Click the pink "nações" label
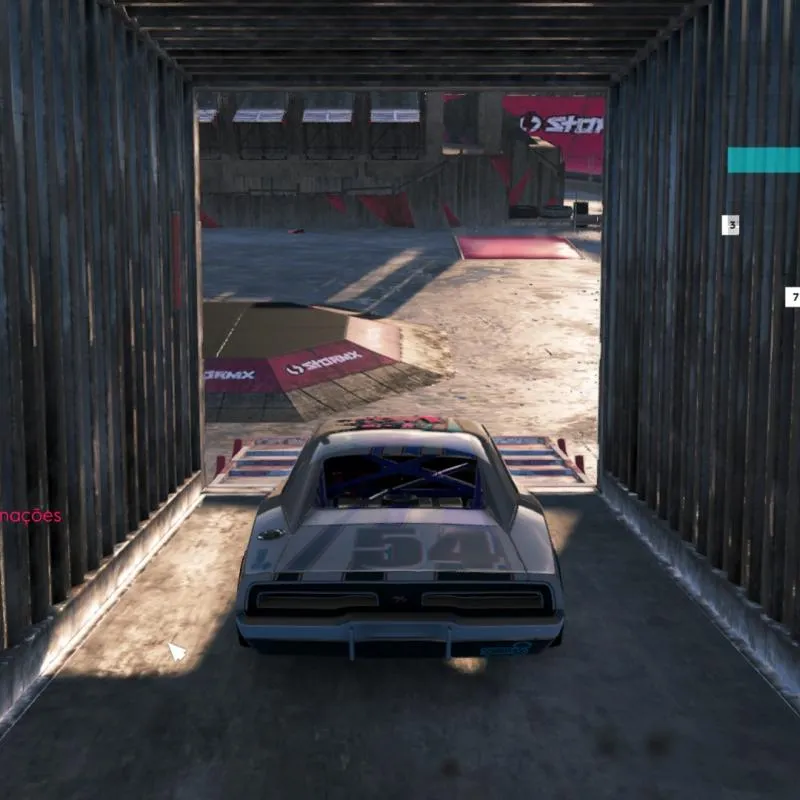The height and width of the screenshot is (800, 800). click(31, 516)
